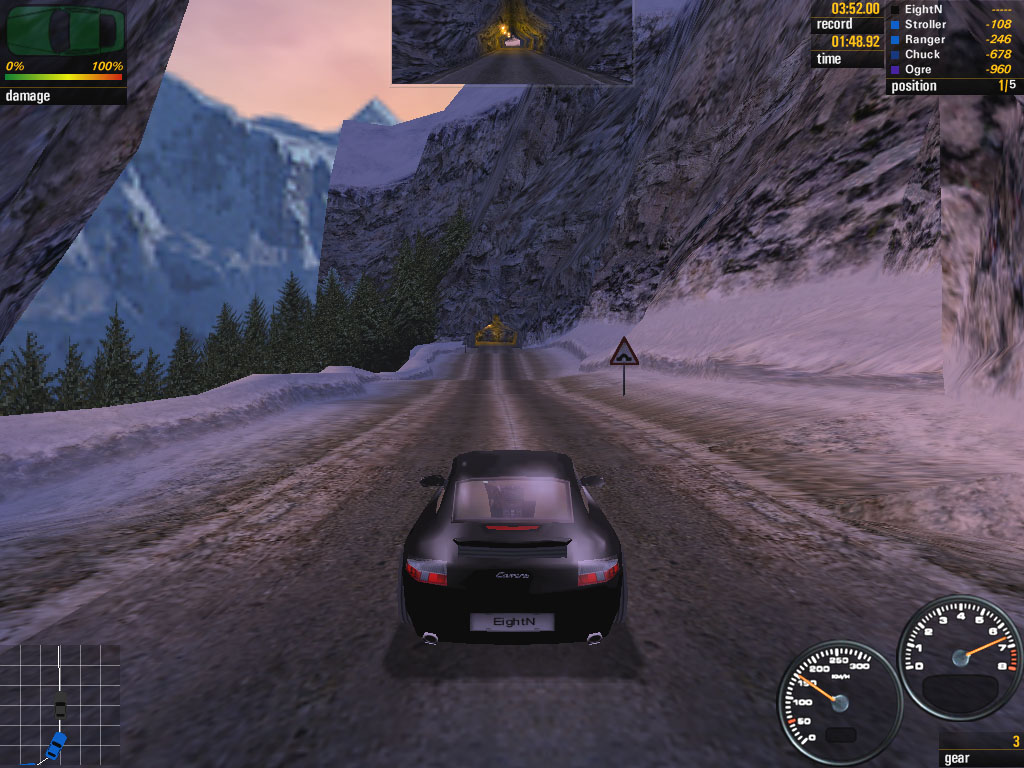The width and height of the screenshot is (1024, 768).
Task: Select the rear-view mirror display
Action: point(511,41)
